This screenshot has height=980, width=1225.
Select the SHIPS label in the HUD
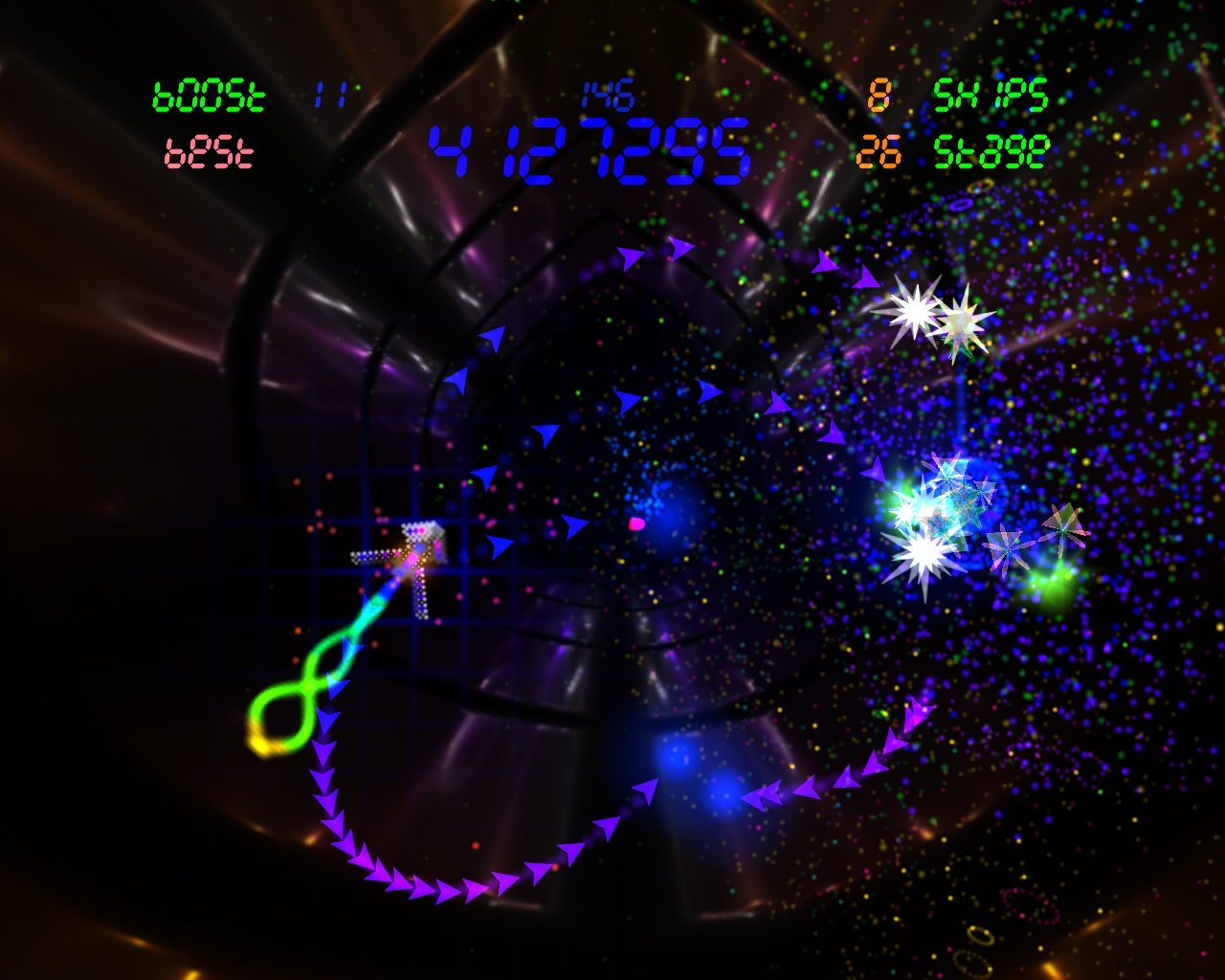click(989, 95)
